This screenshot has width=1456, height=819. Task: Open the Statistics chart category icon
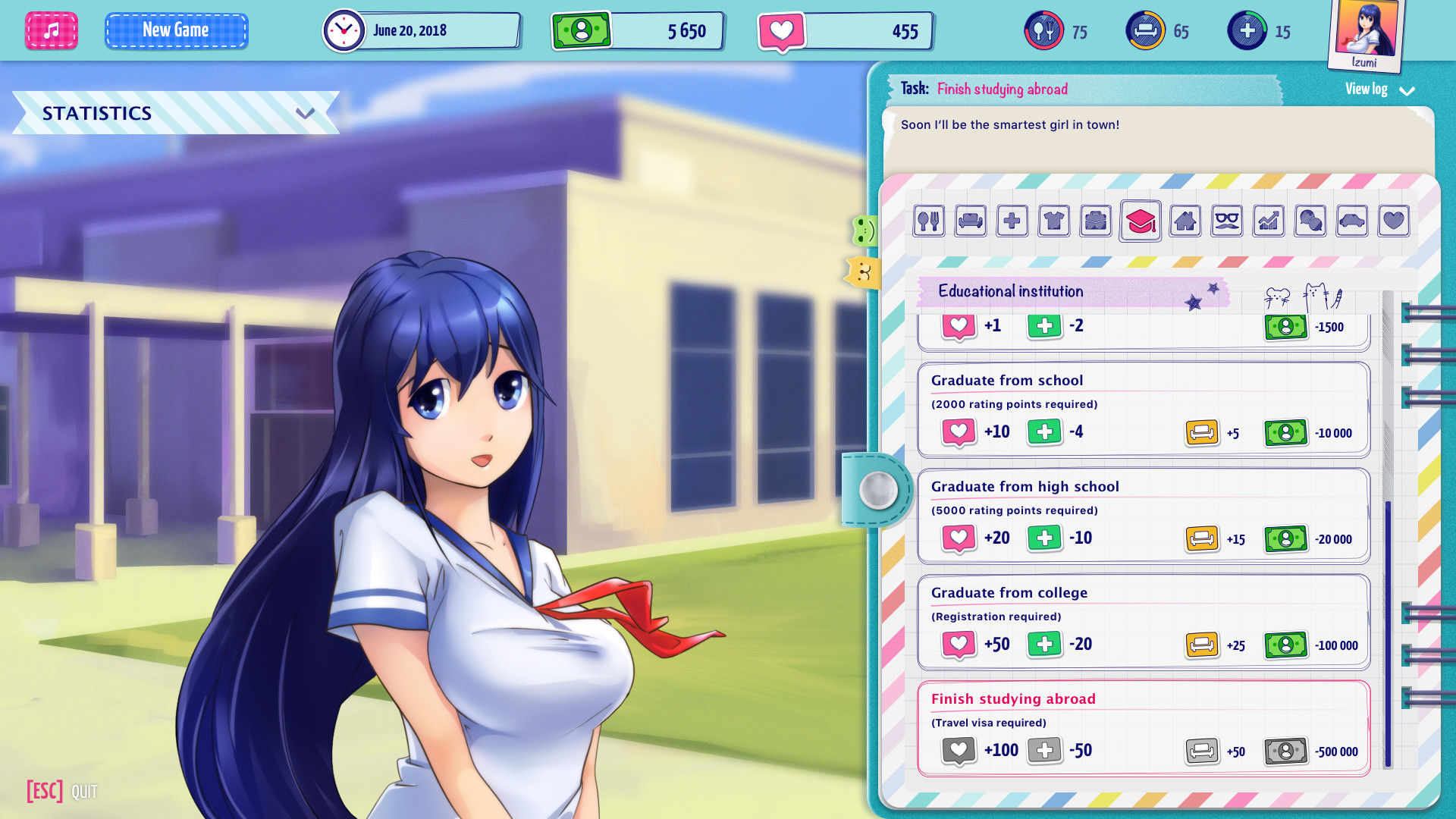tap(1268, 221)
